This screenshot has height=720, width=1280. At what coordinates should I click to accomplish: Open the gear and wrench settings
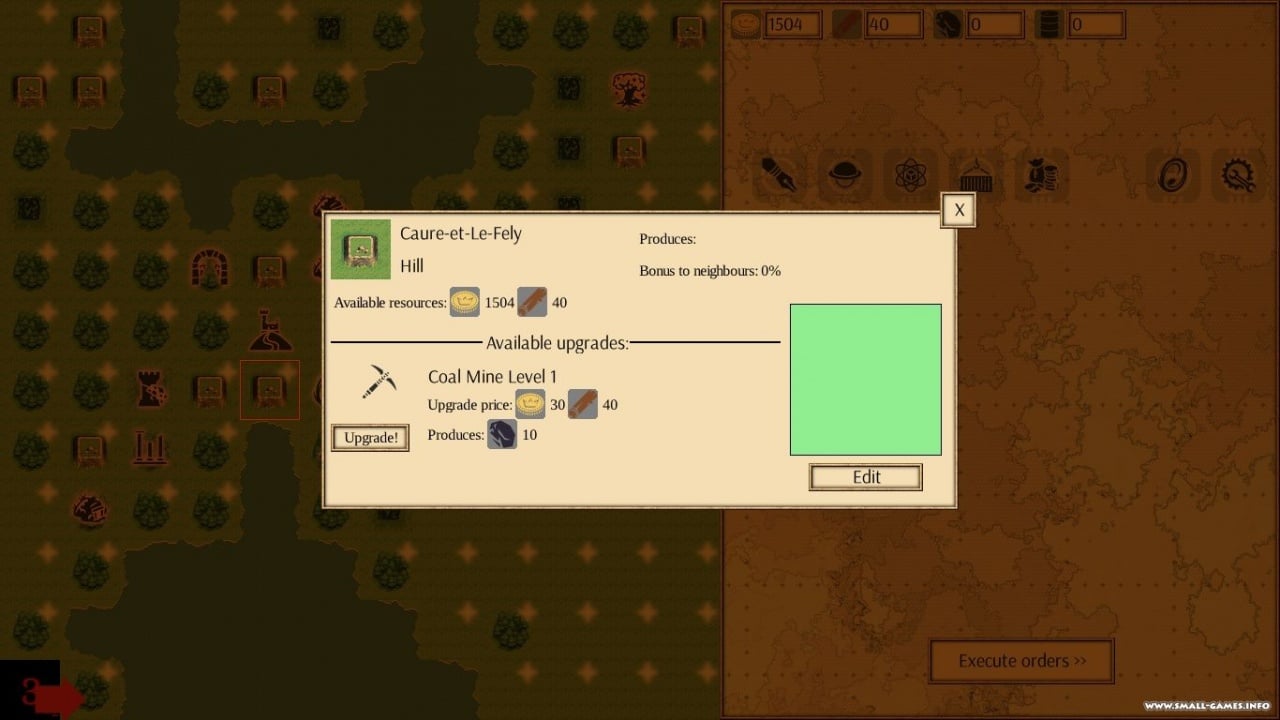[1238, 176]
